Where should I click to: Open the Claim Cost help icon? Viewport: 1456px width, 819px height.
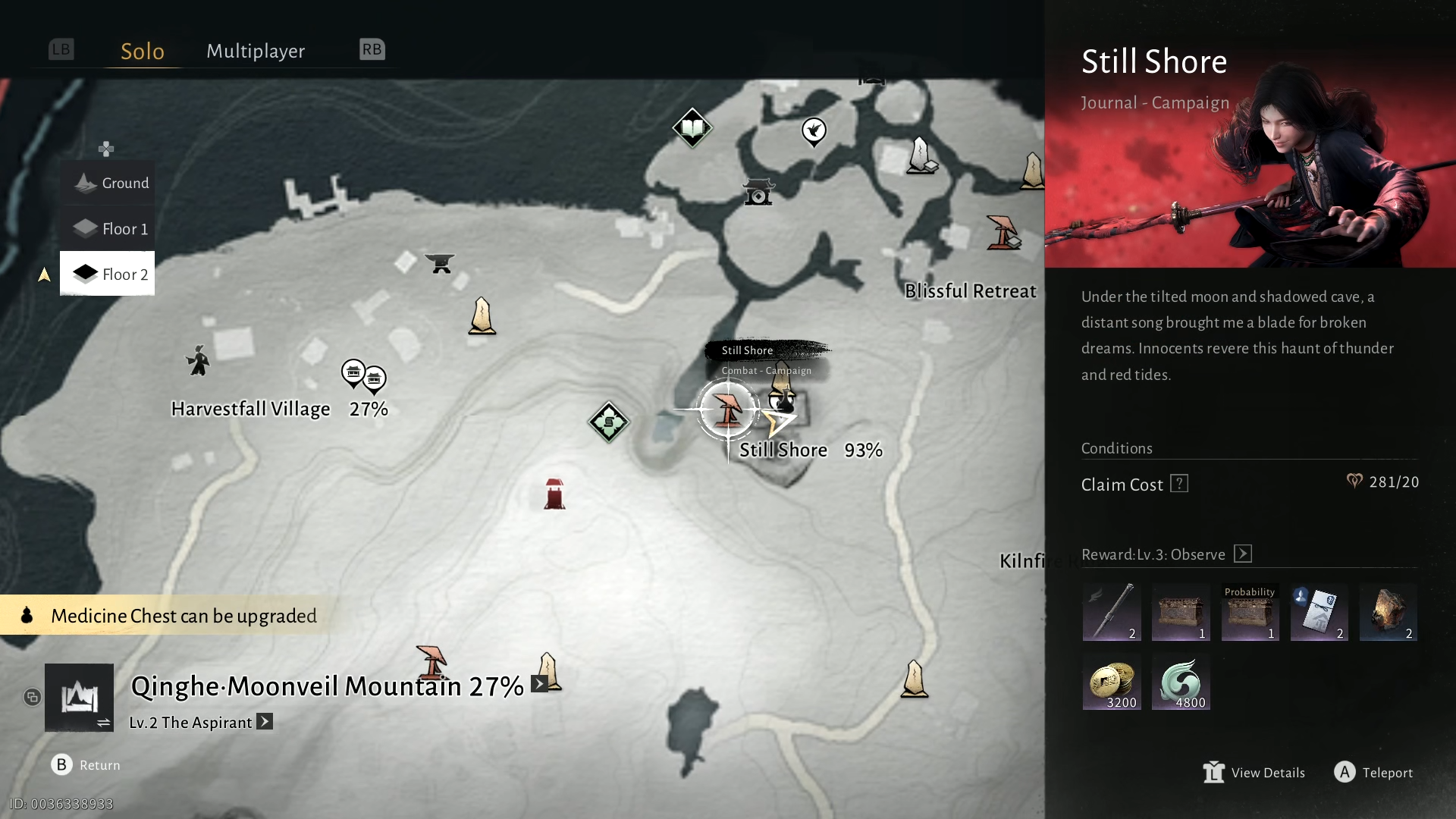[x=1179, y=483]
